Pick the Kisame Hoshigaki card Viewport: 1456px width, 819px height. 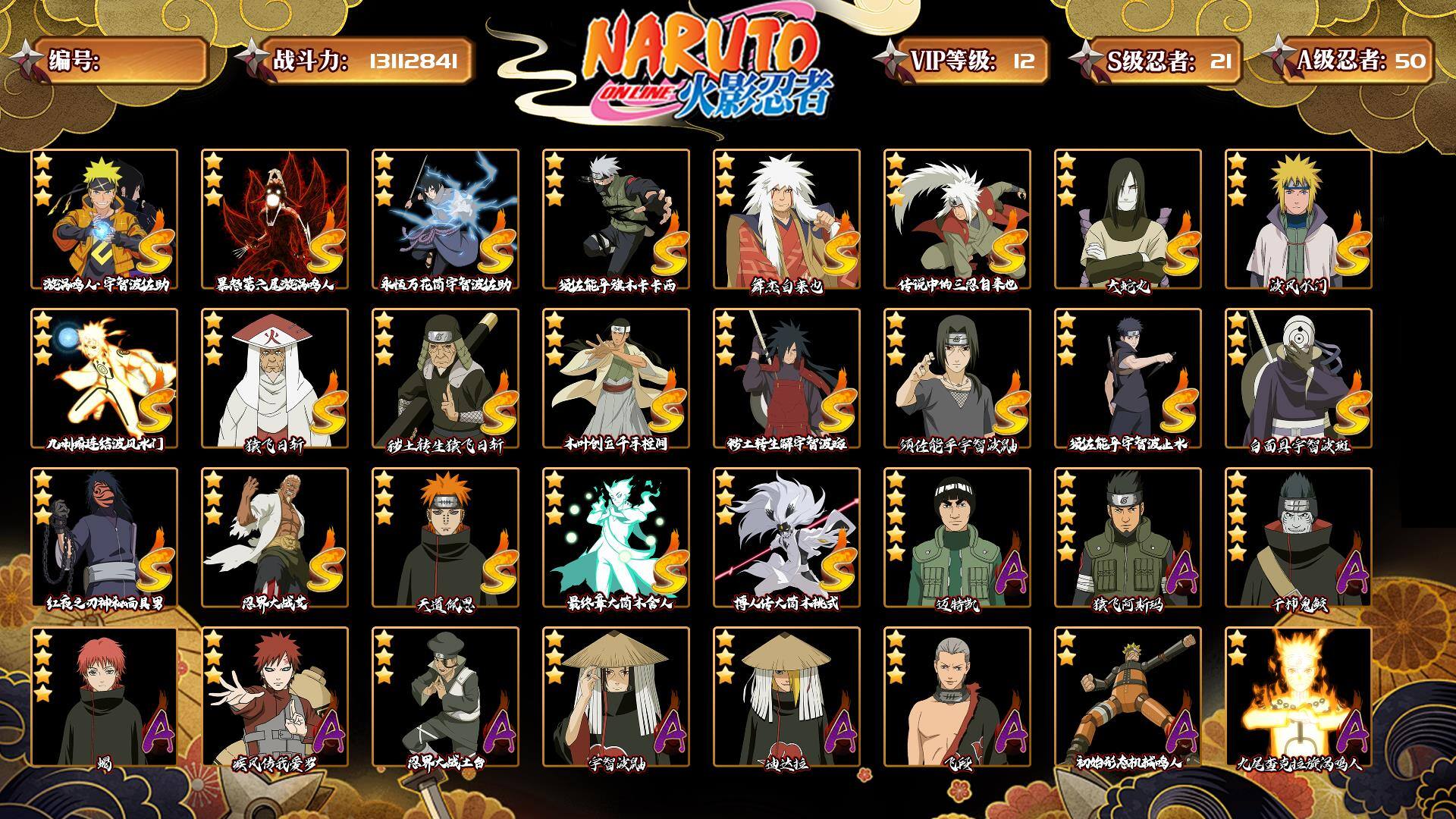tap(1298, 537)
